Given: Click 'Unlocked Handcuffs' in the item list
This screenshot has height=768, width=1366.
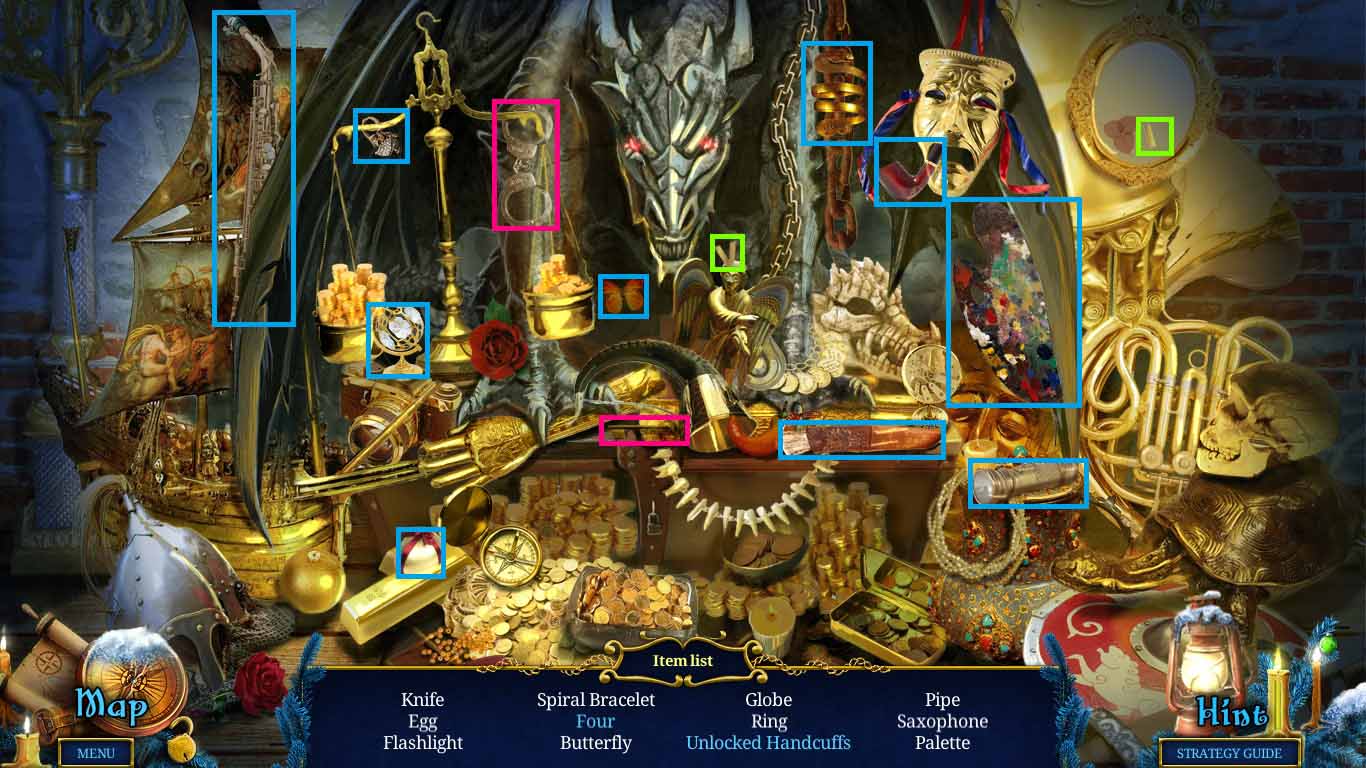Looking at the screenshot, I should point(768,743).
